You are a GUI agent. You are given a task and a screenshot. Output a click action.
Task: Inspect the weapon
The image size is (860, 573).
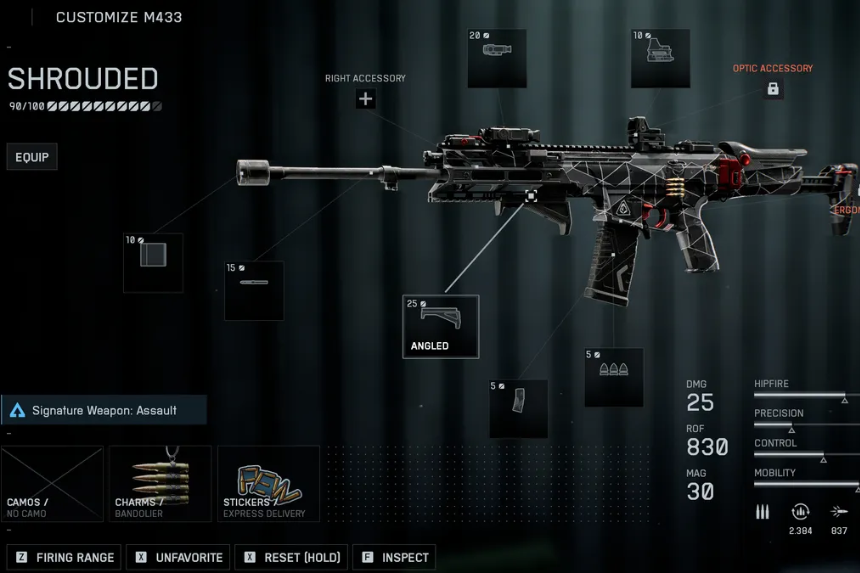pos(394,557)
